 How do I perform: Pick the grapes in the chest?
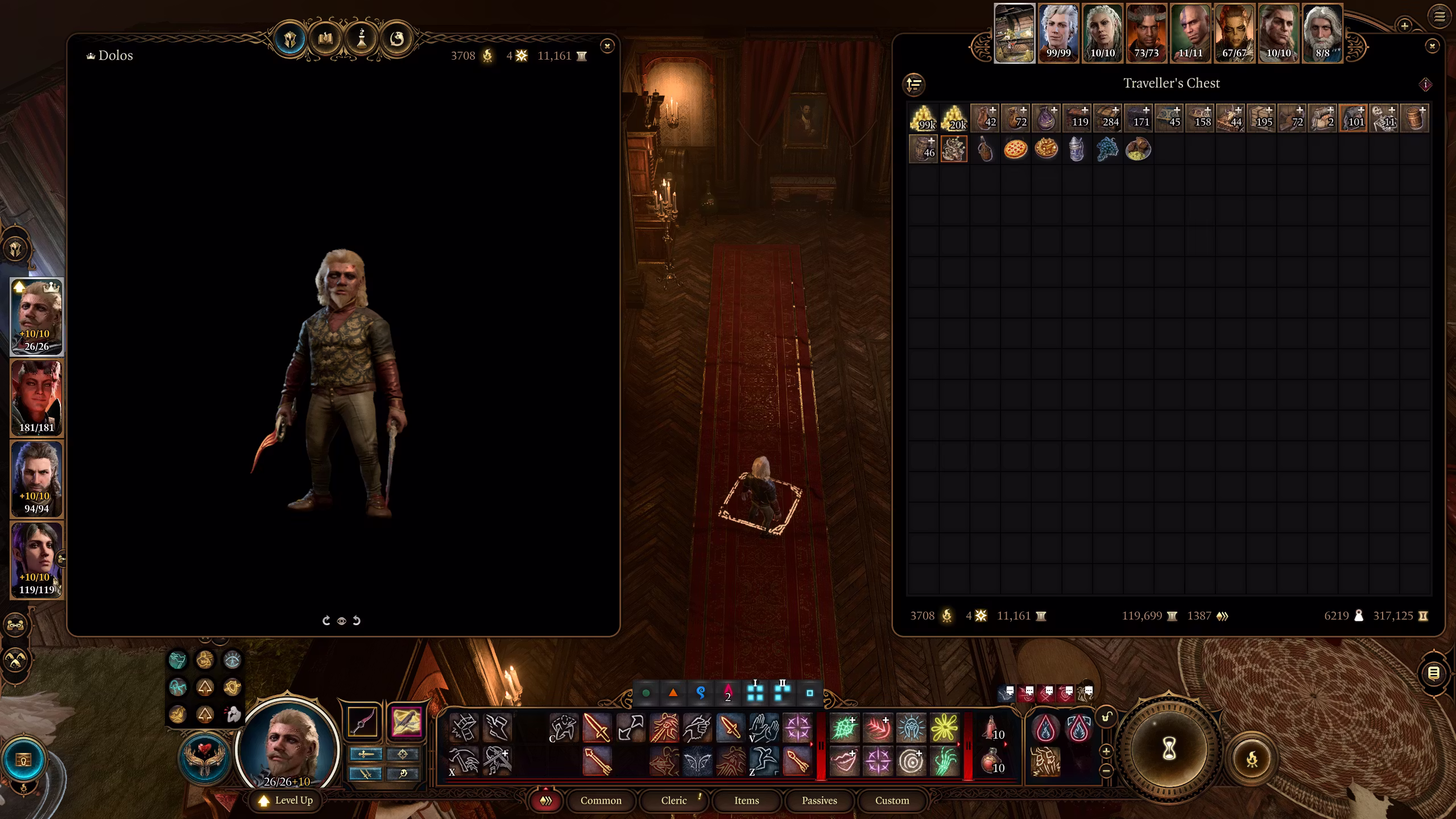tap(1107, 149)
